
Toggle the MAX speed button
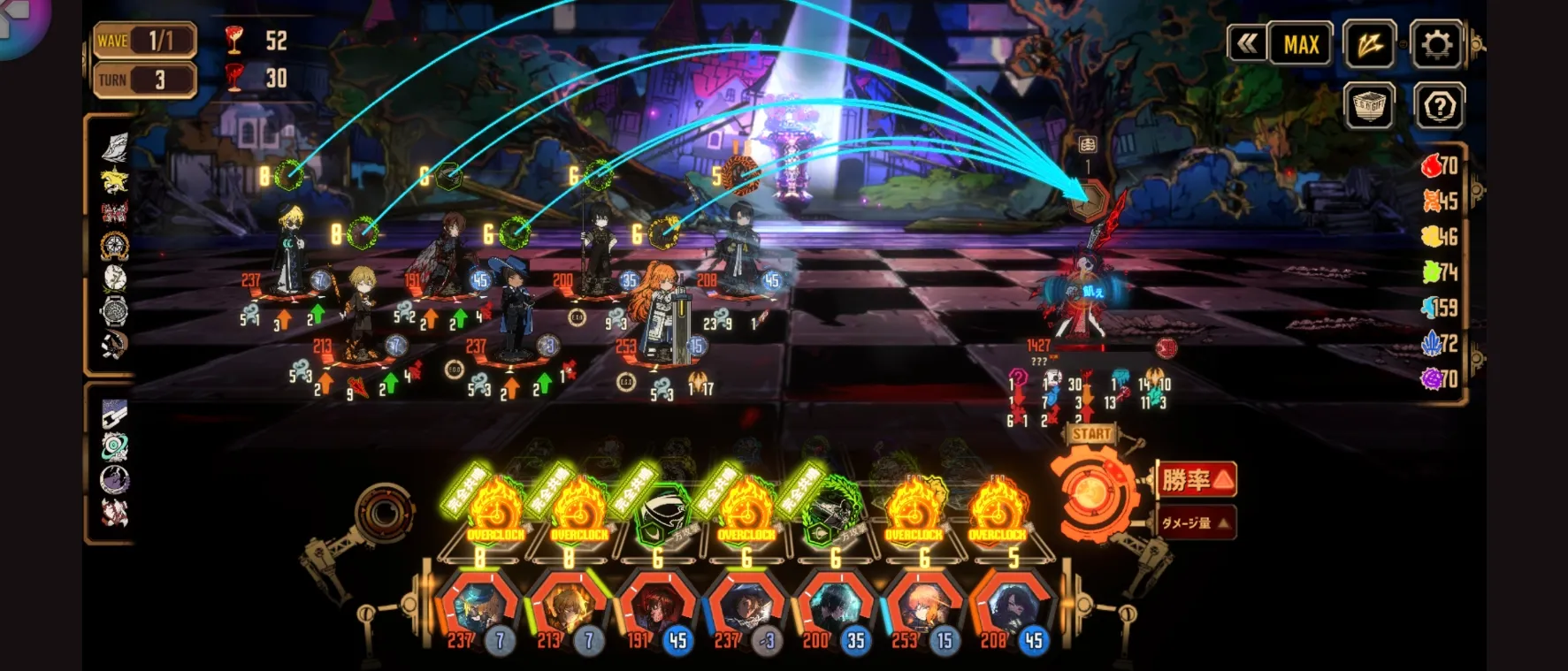click(x=1301, y=44)
